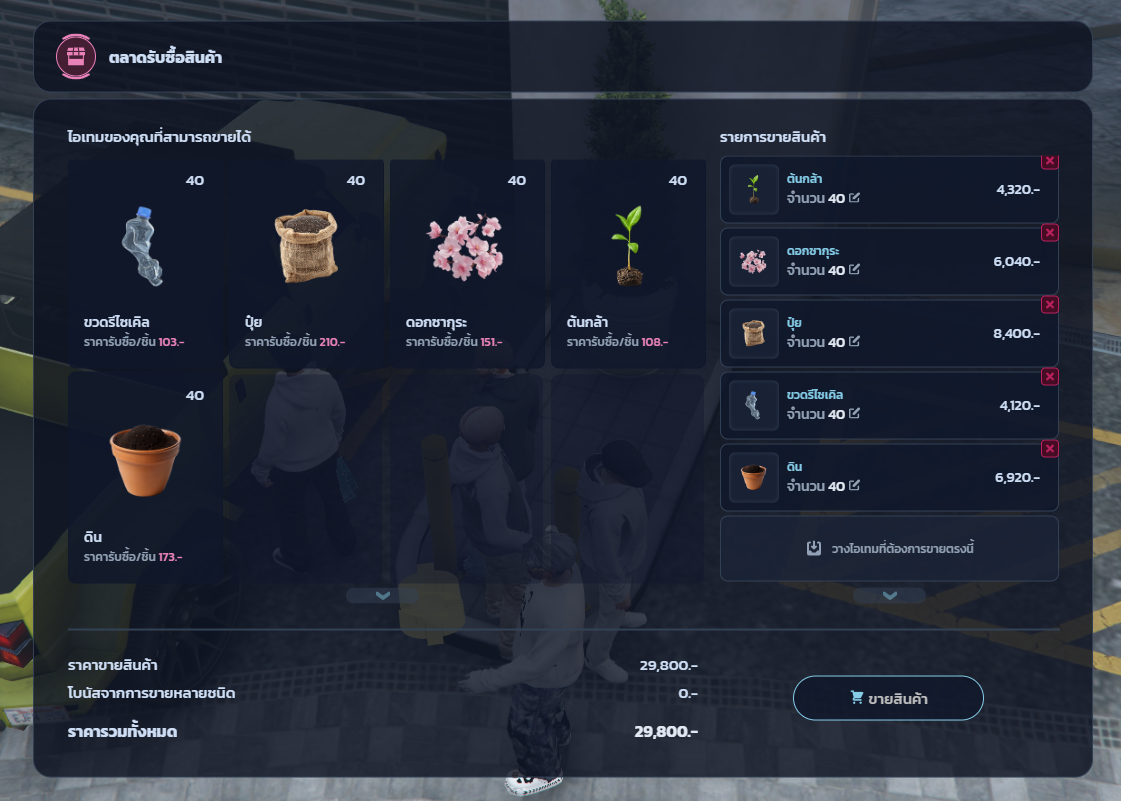The height and width of the screenshot is (801, 1121).
Task: Expand the sell list down arrow
Action: (x=889, y=595)
